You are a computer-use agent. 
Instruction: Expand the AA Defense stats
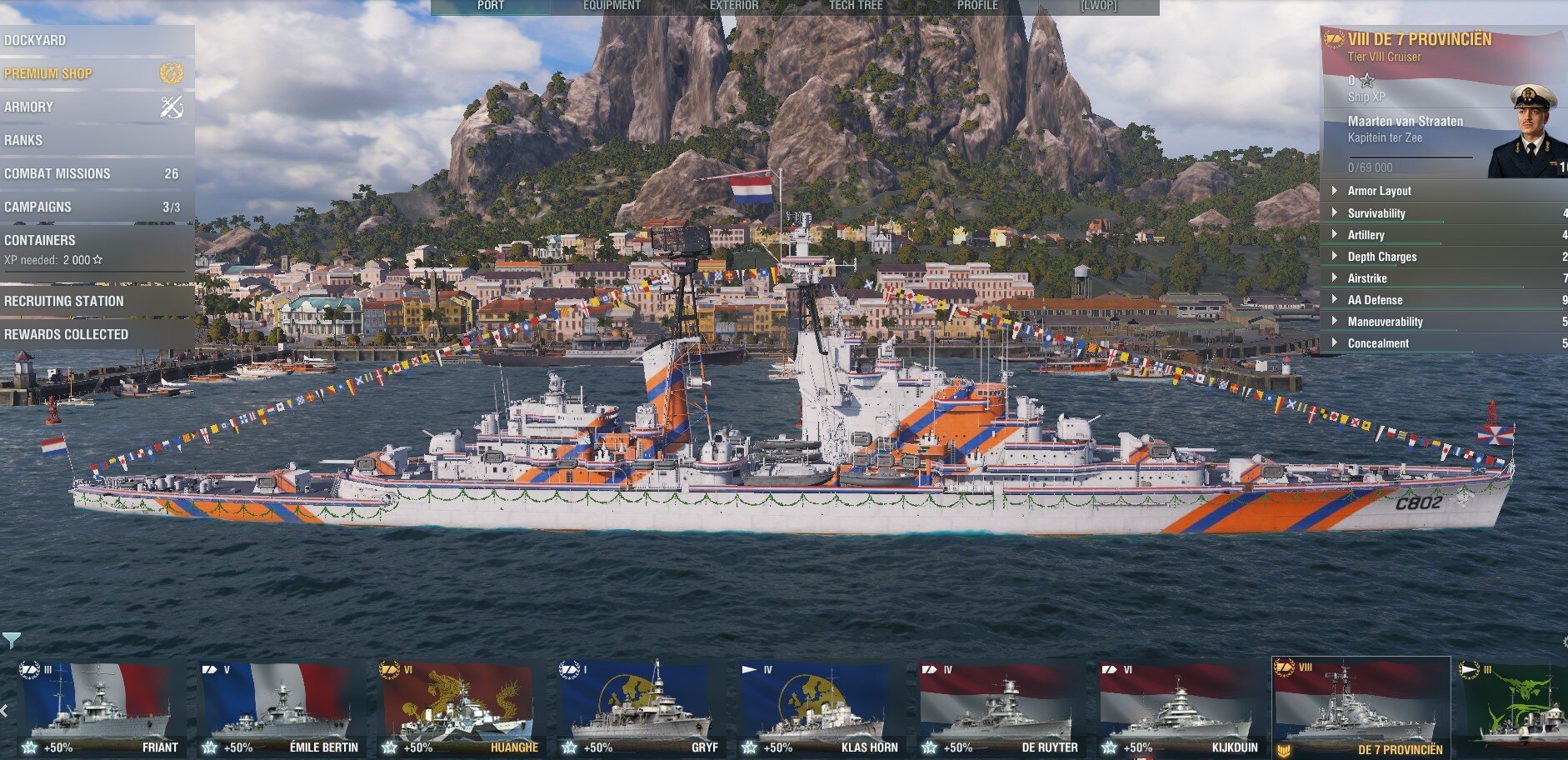tap(1375, 300)
